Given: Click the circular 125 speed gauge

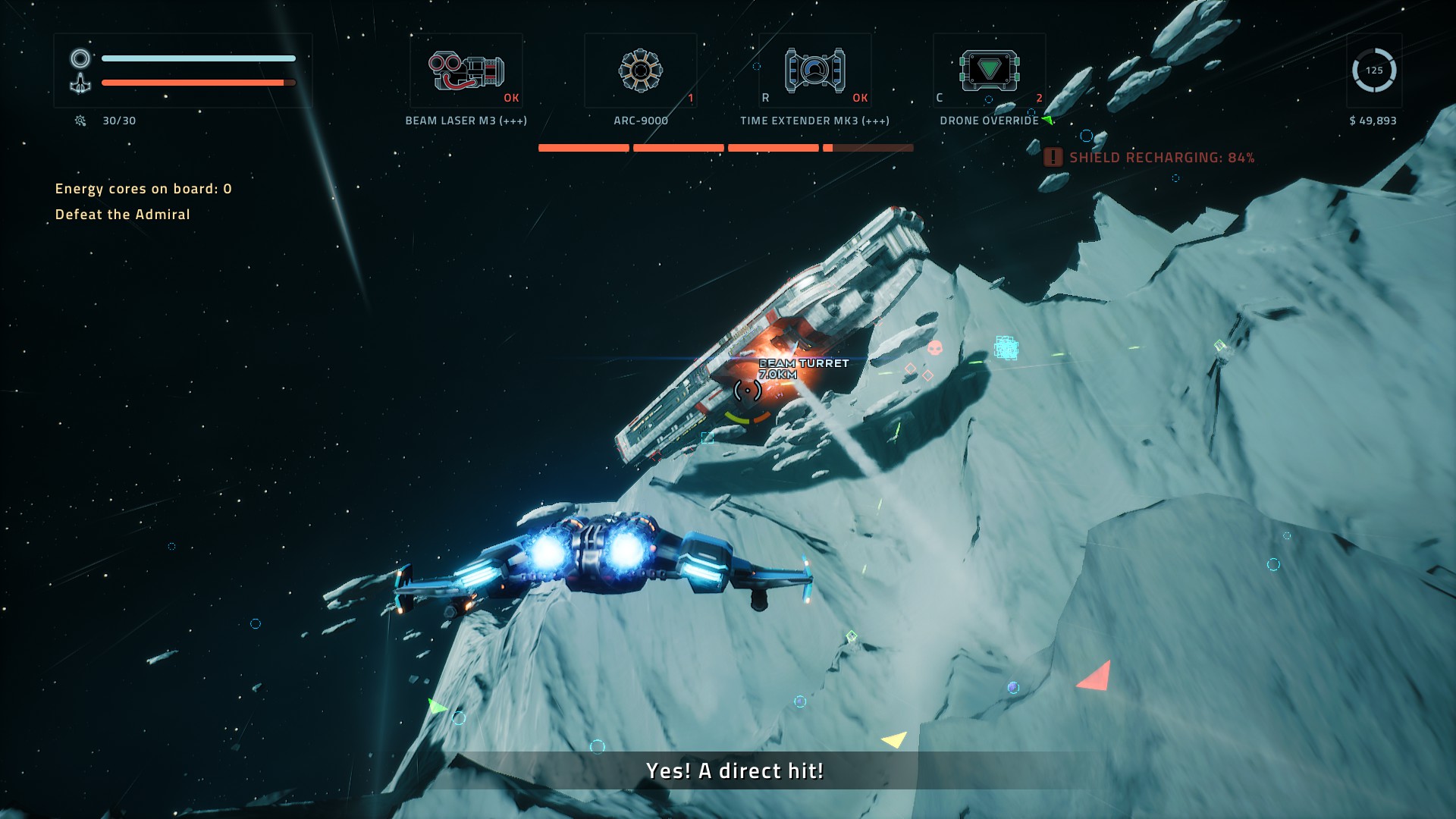Looking at the screenshot, I should tap(1373, 71).
